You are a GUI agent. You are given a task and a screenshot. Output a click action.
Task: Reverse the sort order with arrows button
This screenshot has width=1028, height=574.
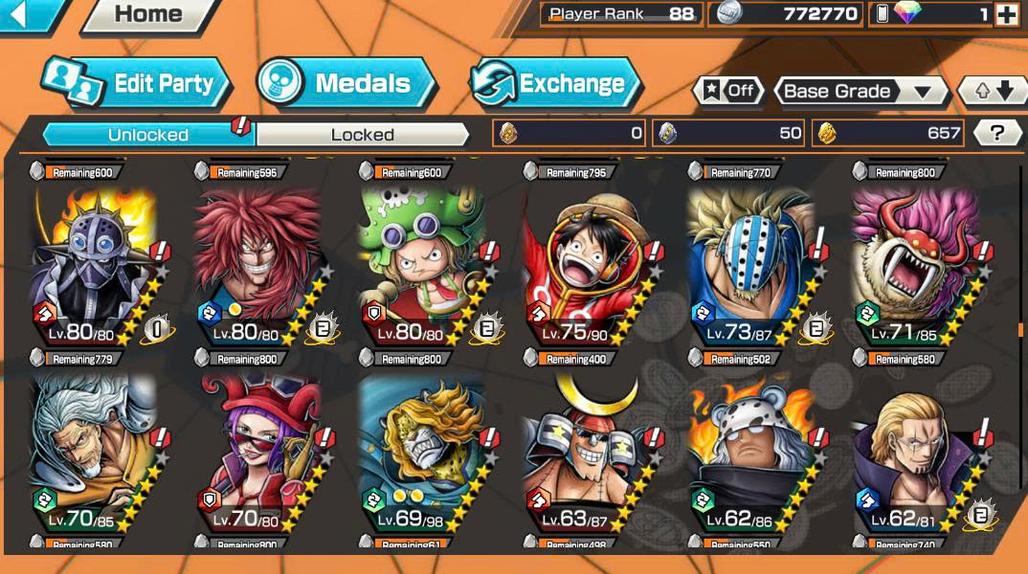992,91
